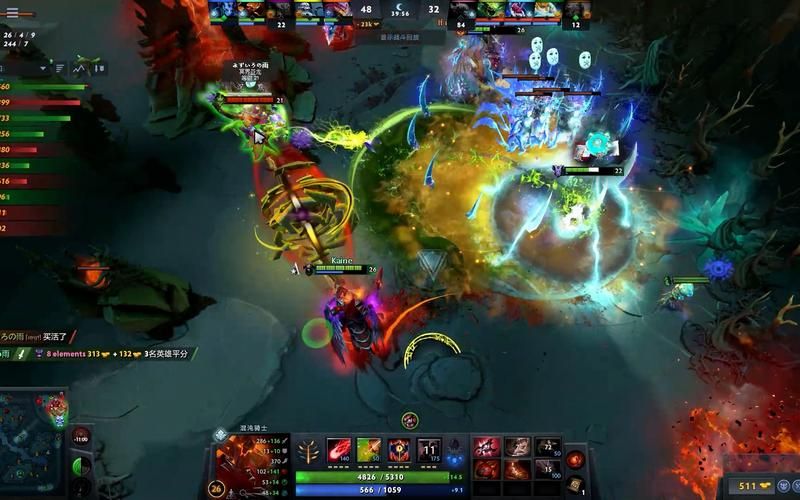This screenshot has height=500, width=800.
Task: Activate the Reality Rift ability
Action: click(369, 450)
